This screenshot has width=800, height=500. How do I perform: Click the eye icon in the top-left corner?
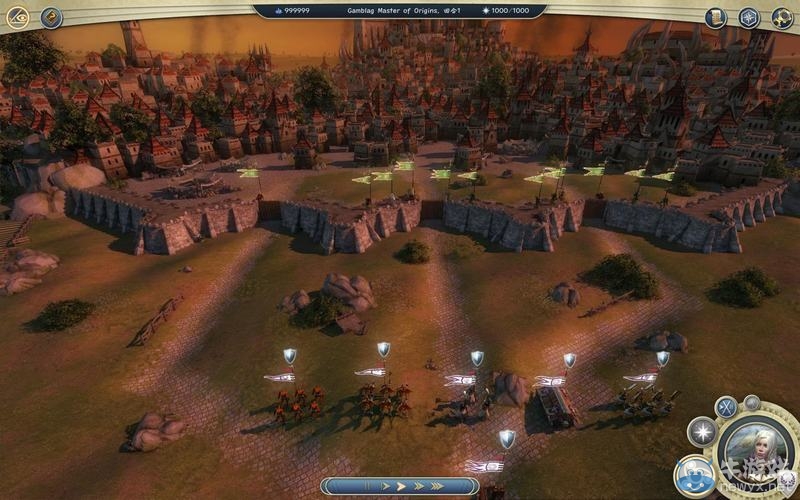pos(17,17)
